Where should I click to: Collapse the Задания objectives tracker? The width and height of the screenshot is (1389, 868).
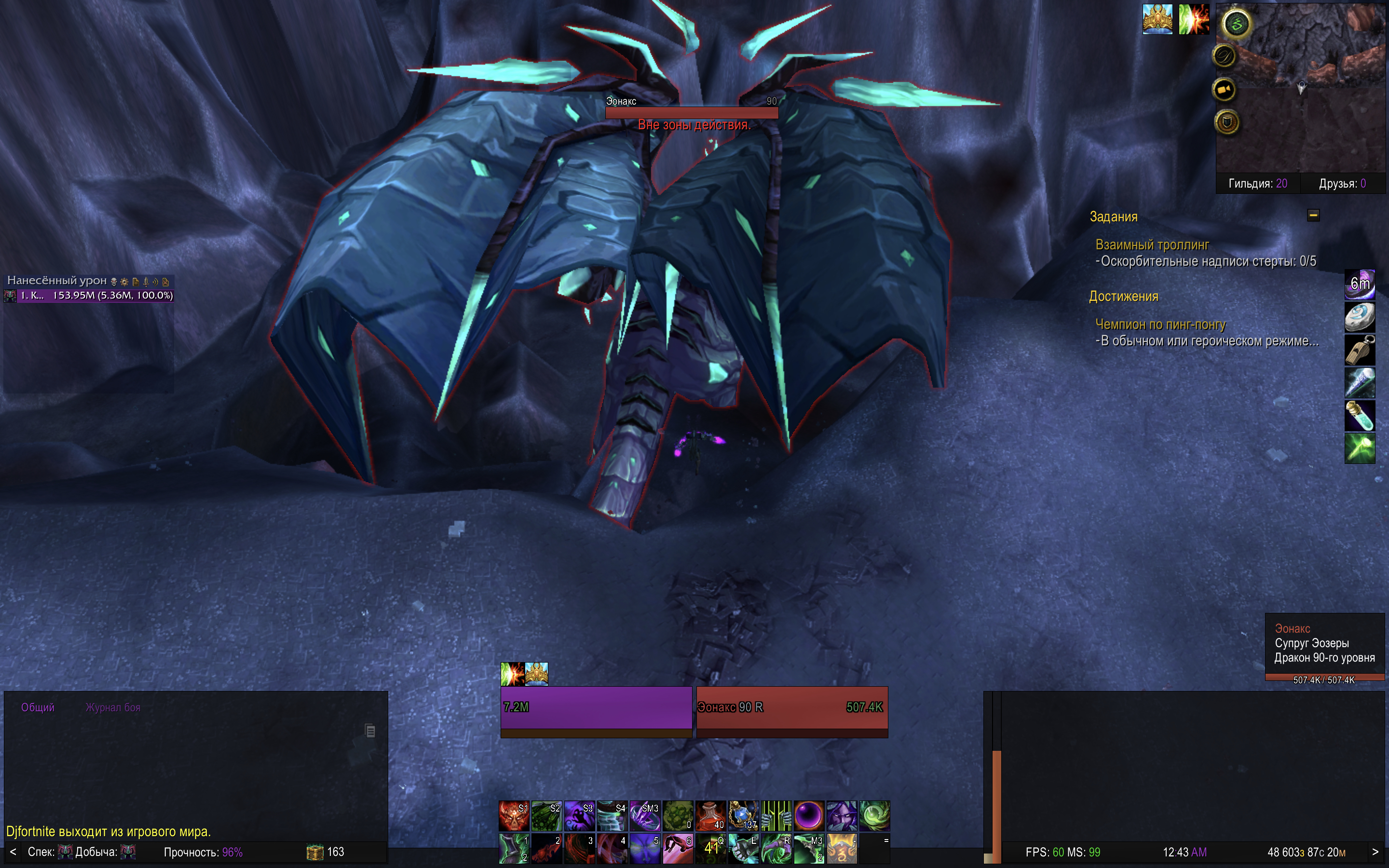1313,215
